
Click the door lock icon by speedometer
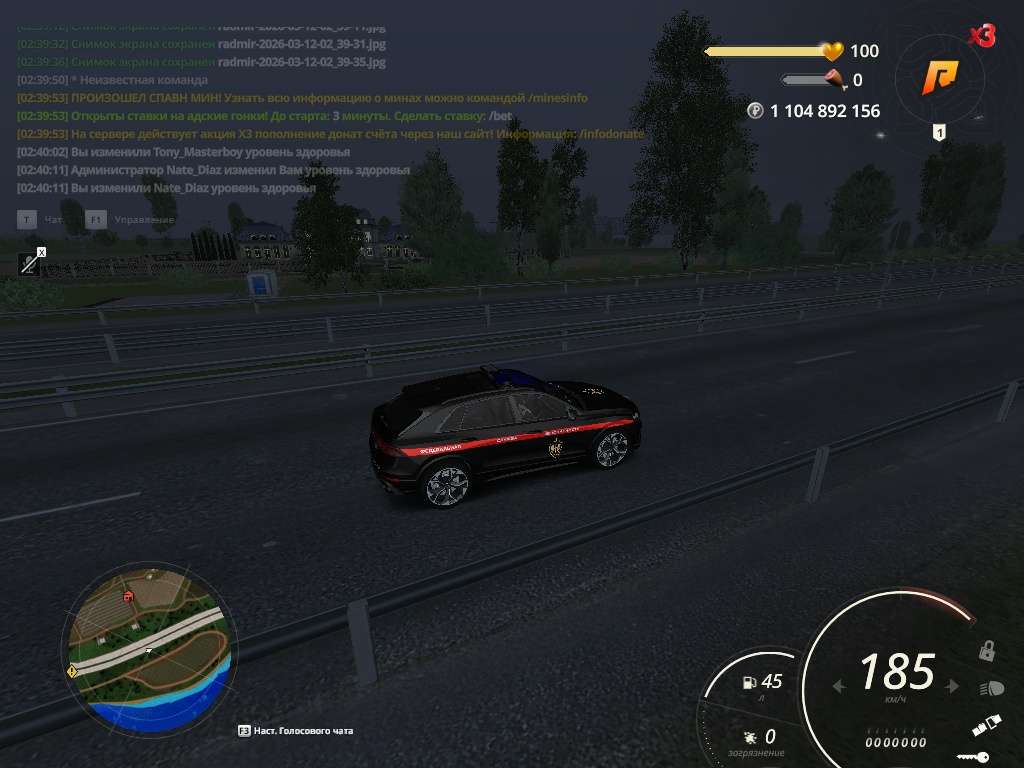987,651
